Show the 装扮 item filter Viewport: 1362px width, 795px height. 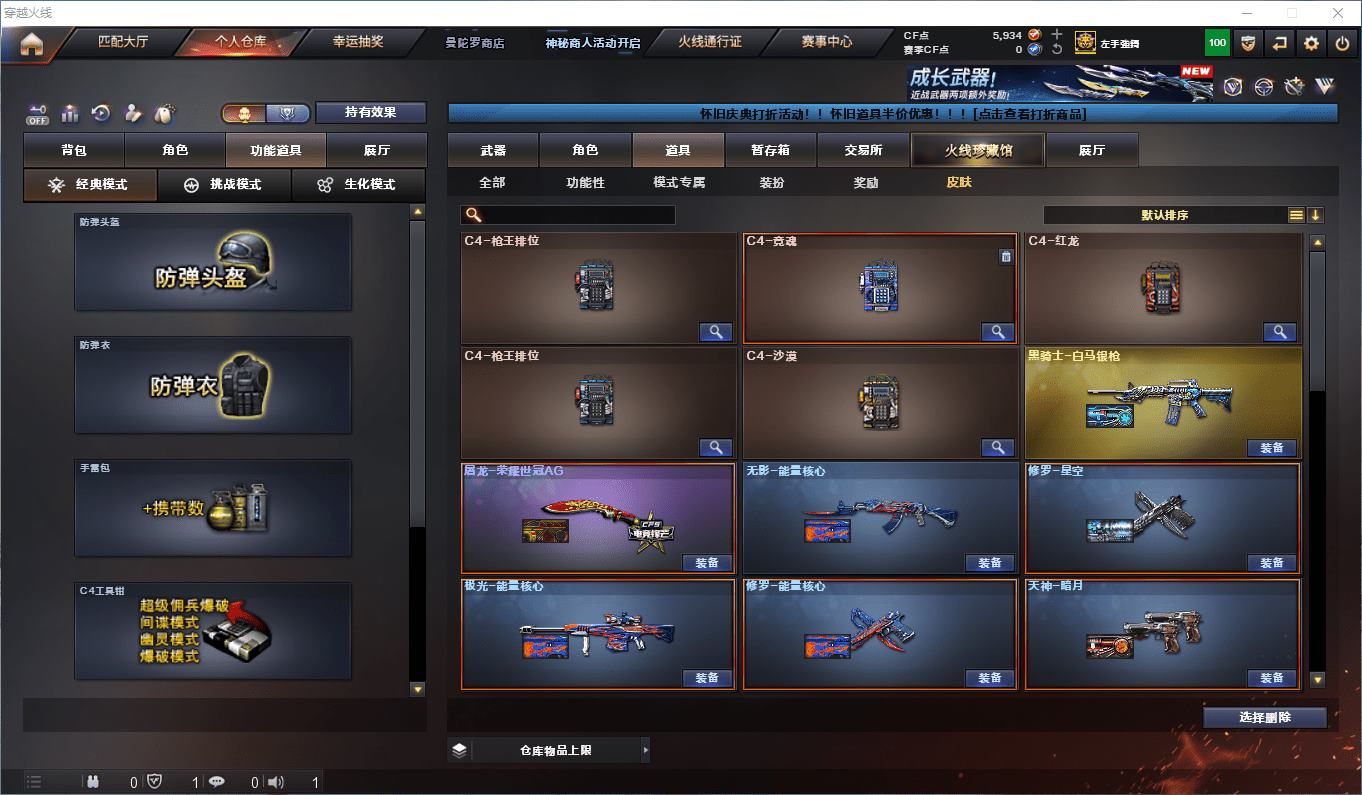tap(772, 183)
